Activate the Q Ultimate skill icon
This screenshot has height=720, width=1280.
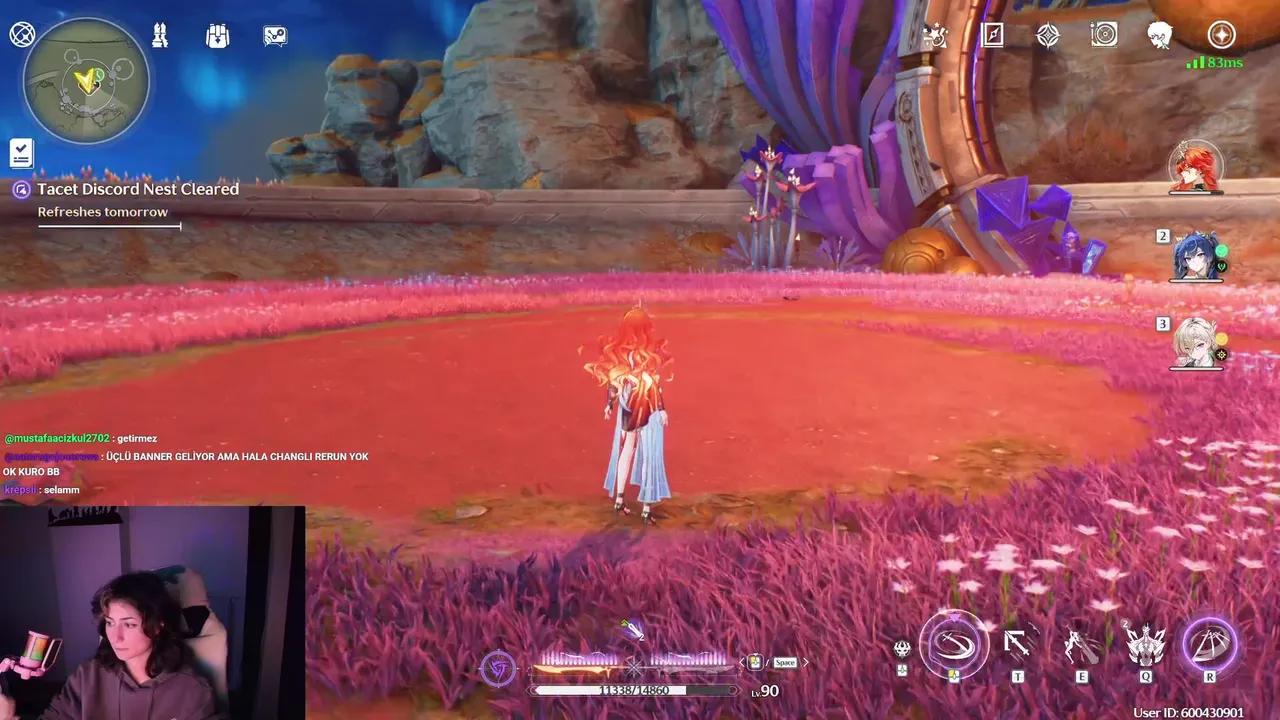point(1144,645)
